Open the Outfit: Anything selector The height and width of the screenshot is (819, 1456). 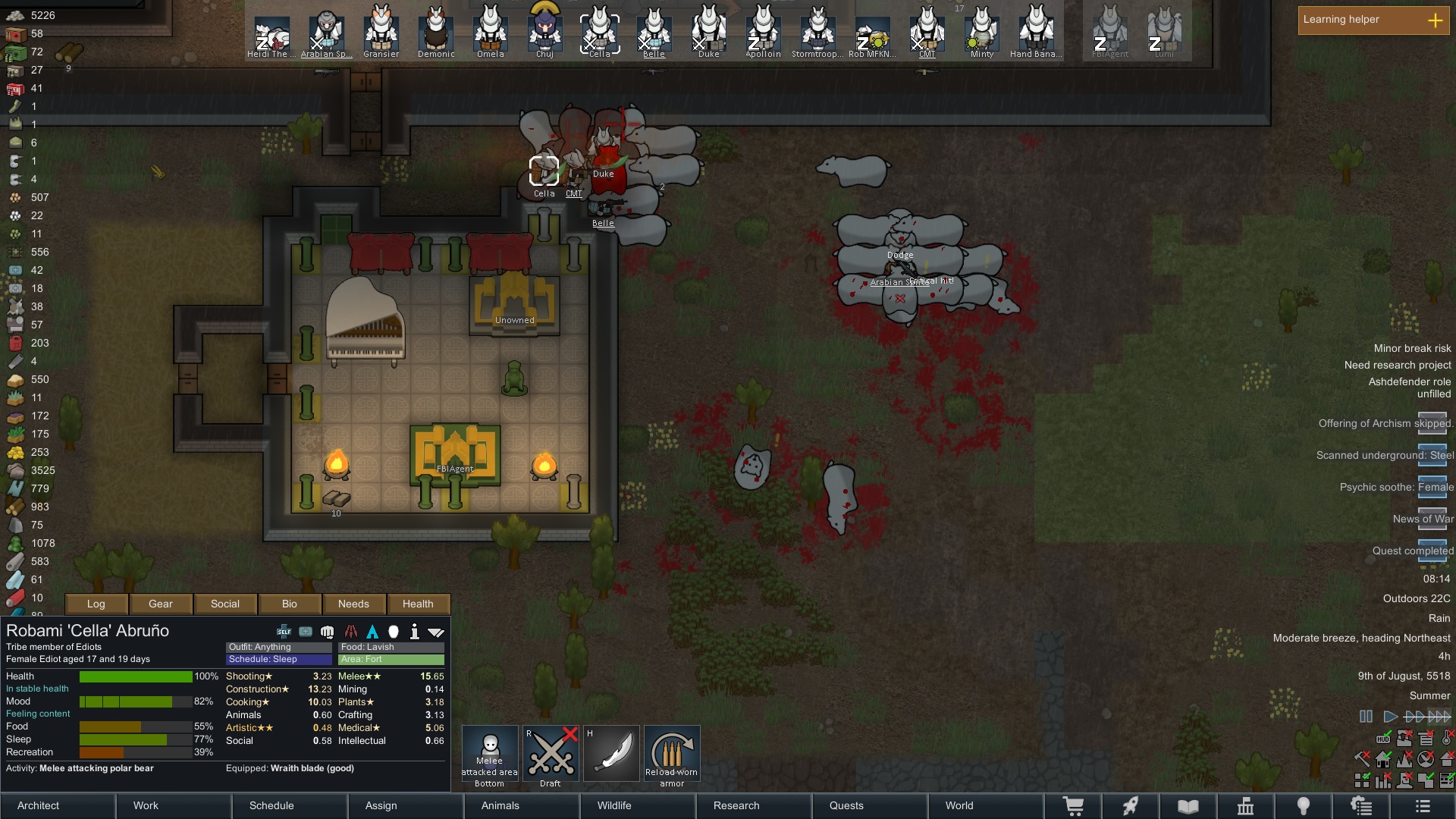(x=278, y=647)
